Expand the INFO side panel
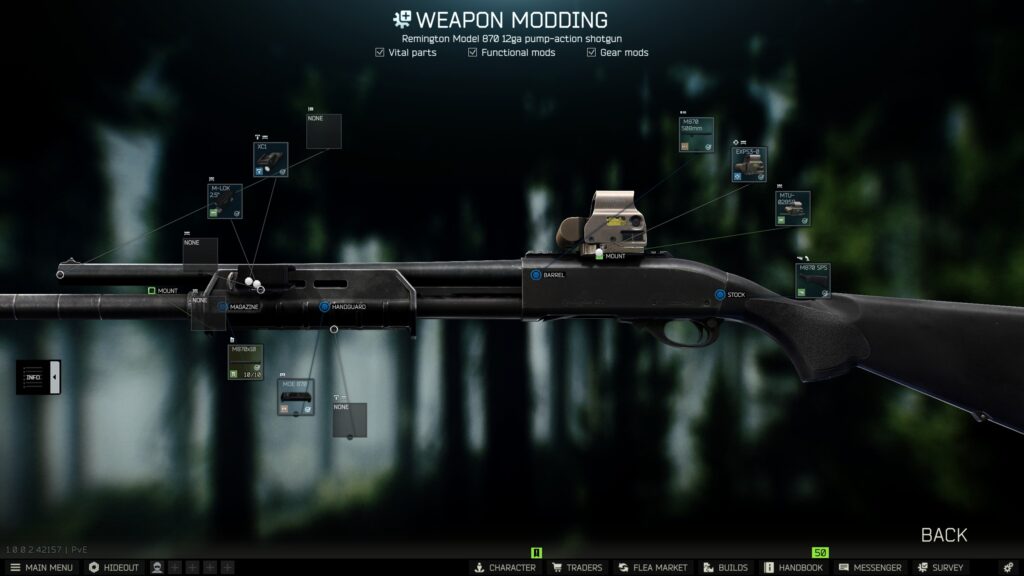Screen dimensions: 1024x576 [x=38, y=377]
